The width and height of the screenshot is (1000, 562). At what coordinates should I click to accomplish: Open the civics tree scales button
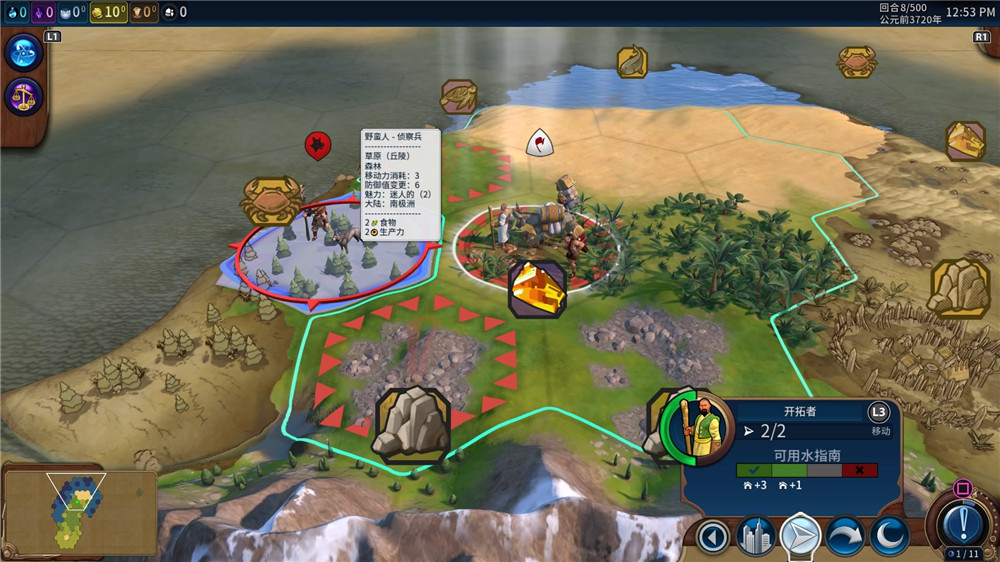click(21, 97)
